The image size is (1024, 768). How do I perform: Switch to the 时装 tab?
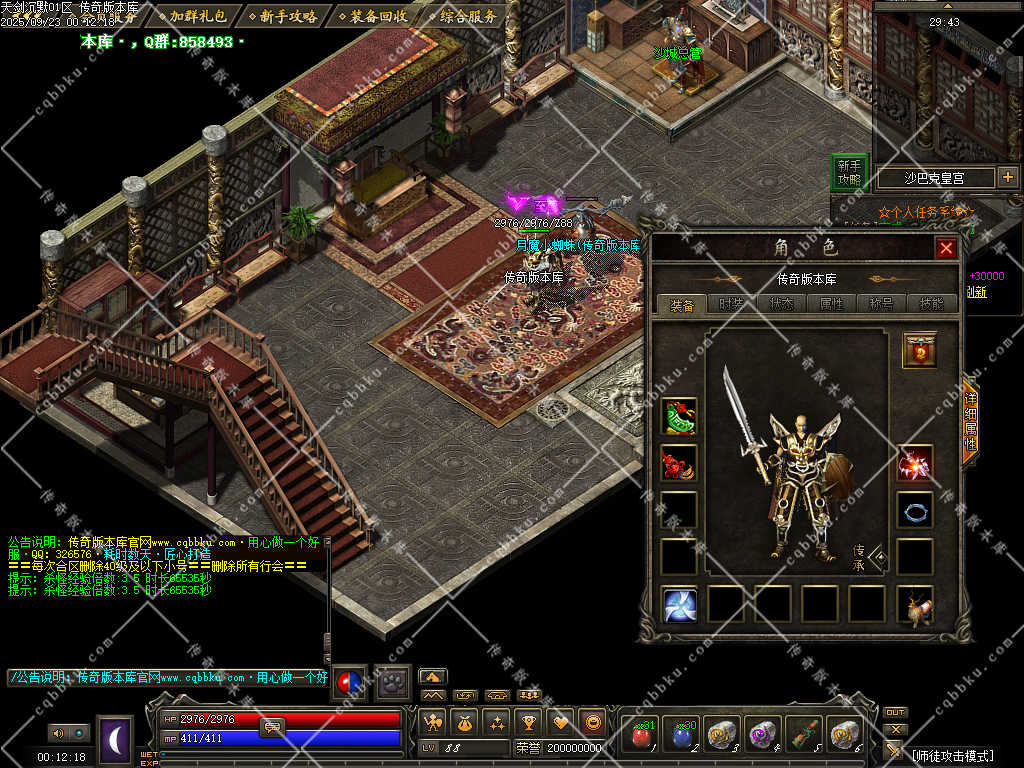point(731,305)
